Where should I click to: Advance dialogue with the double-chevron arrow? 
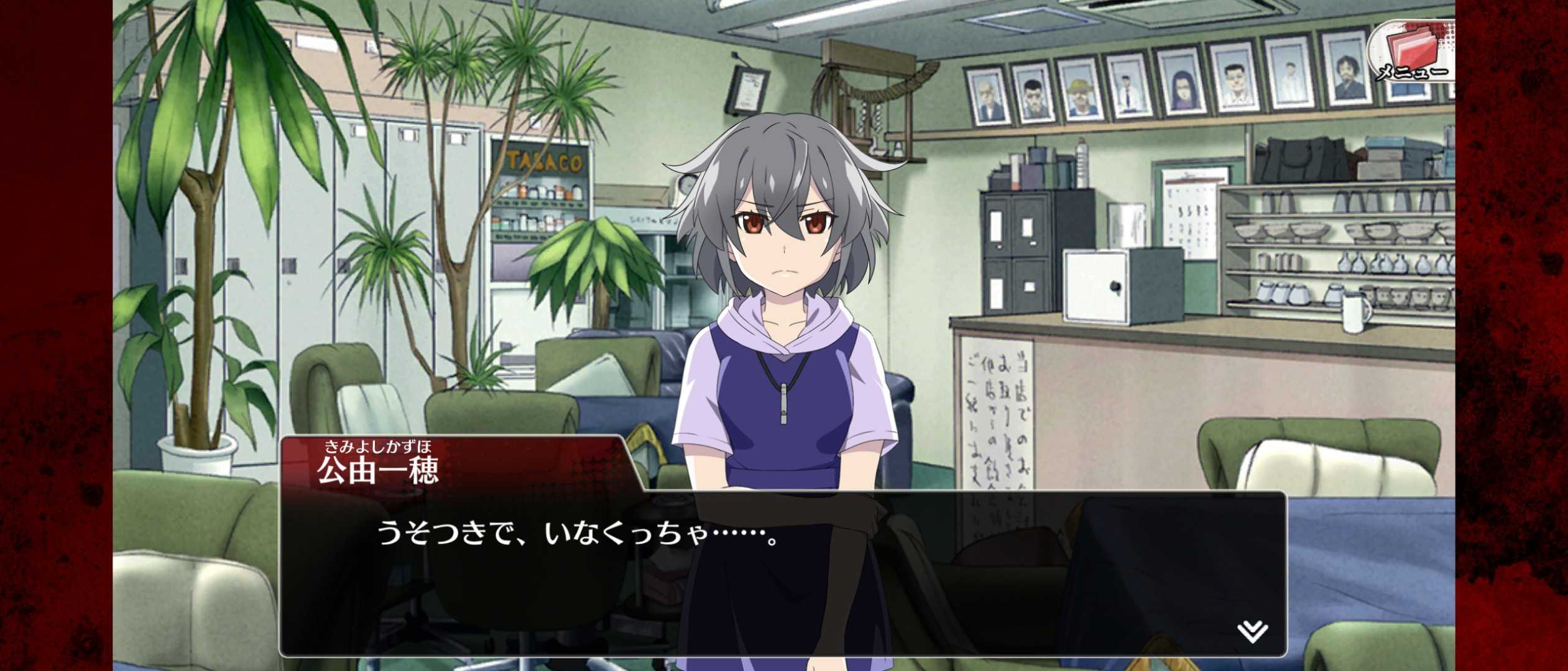1252,632
